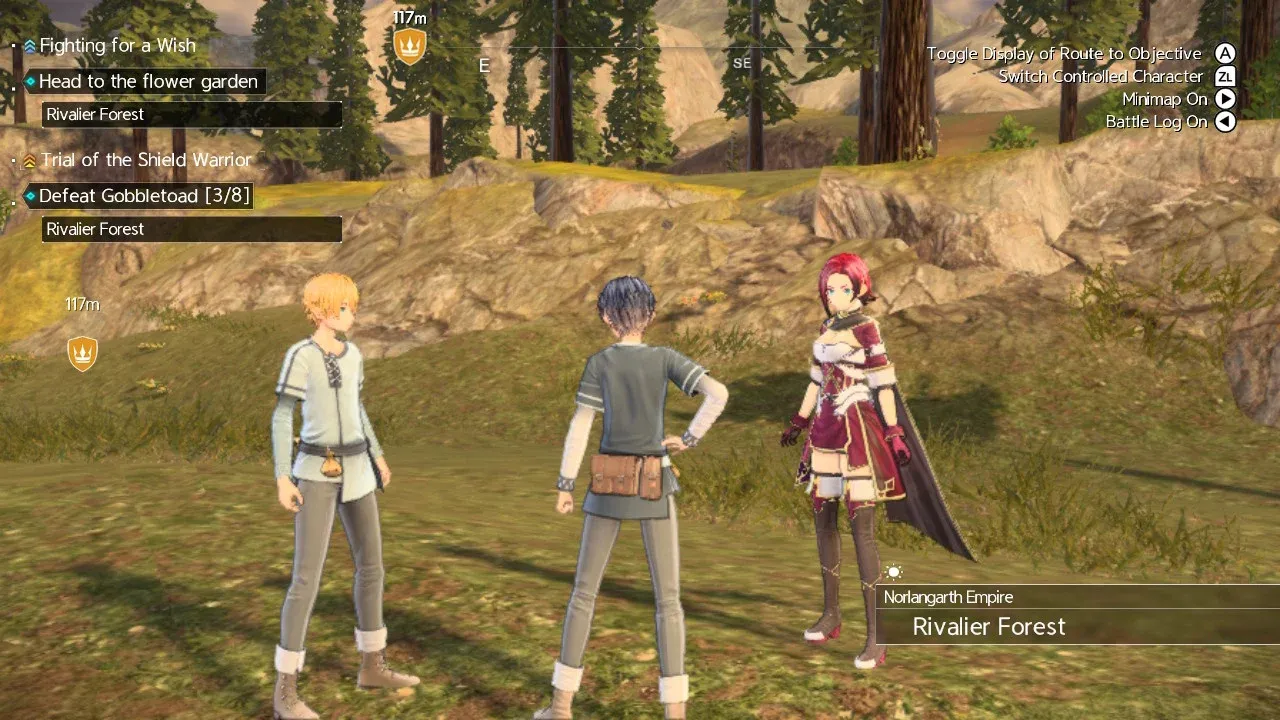This screenshot has height=720, width=1280.
Task: Click the crown objective marker on the compass
Action: click(x=410, y=45)
